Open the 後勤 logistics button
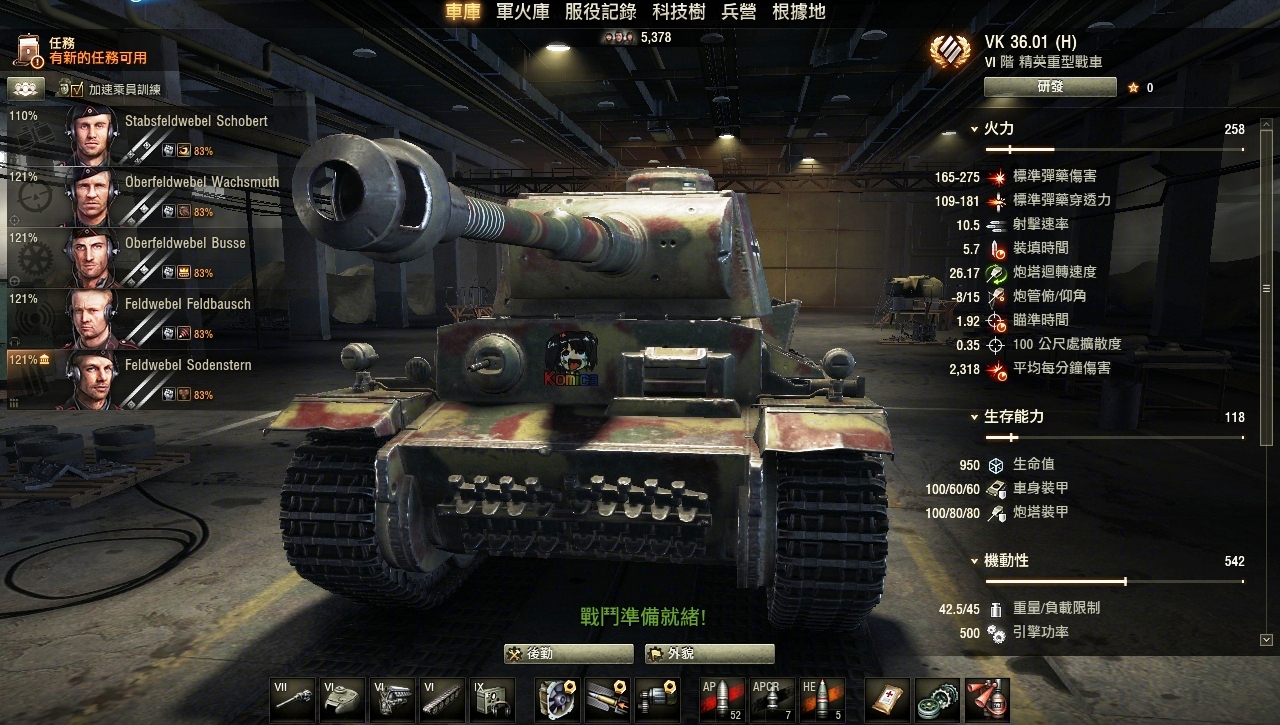Viewport: 1280px width, 725px height. pyautogui.click(x=568, y=654)
